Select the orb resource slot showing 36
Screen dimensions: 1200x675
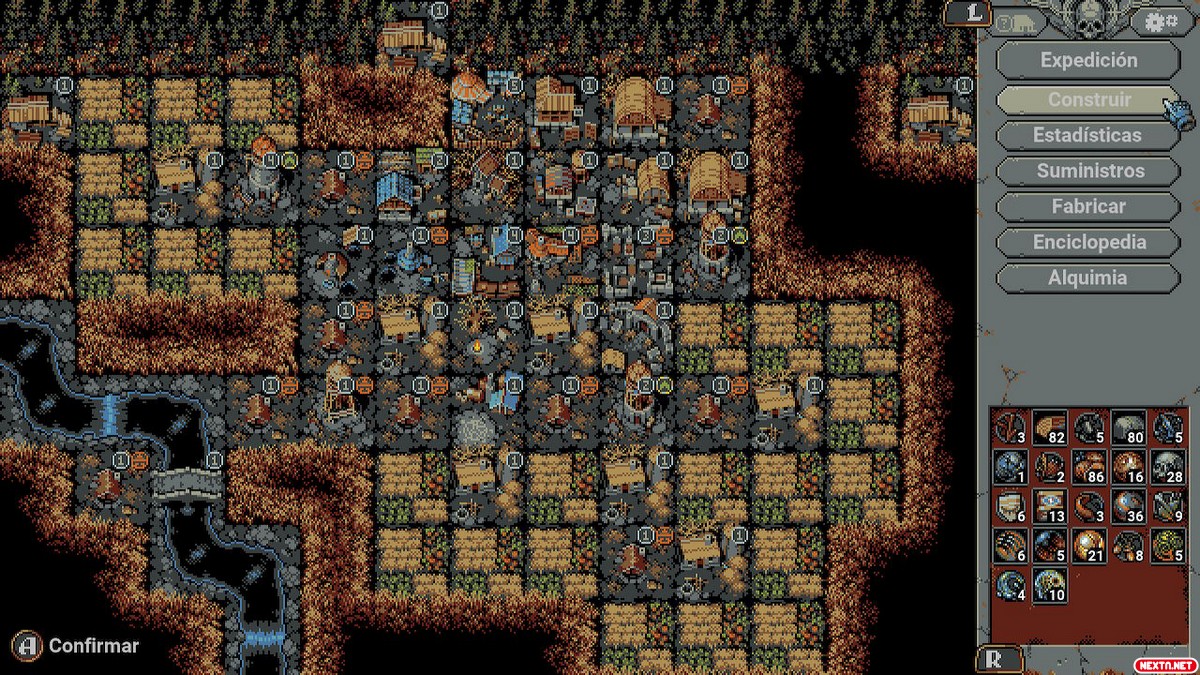[1127, 505]
